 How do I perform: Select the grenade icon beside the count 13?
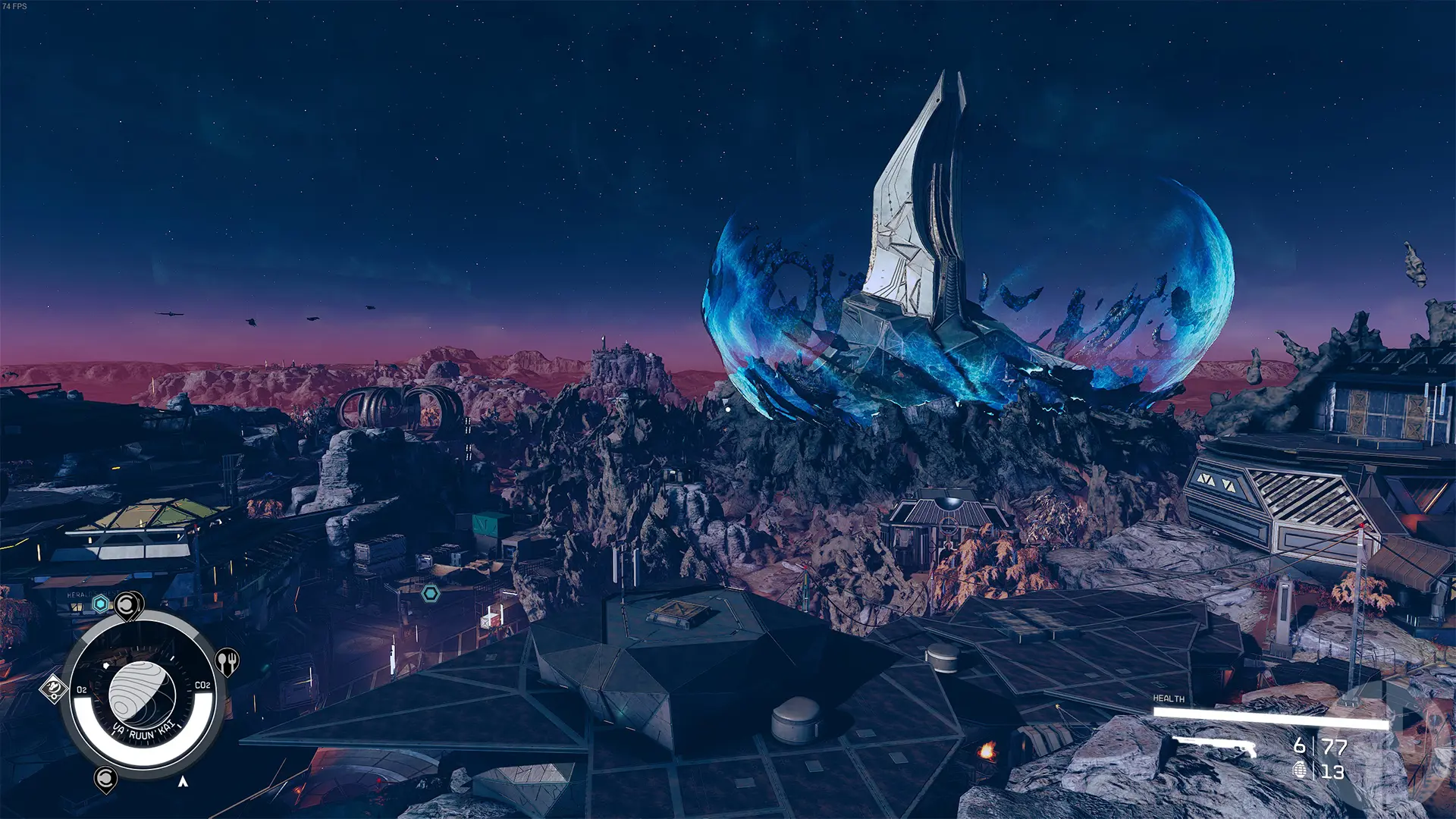point(1300,770)
